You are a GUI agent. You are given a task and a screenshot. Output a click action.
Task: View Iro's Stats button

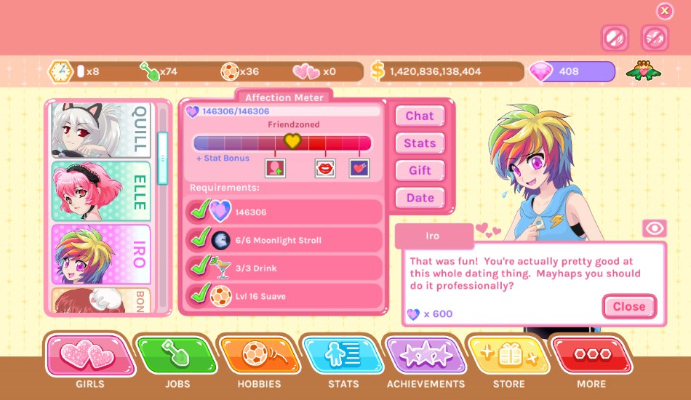coord(420,143)
